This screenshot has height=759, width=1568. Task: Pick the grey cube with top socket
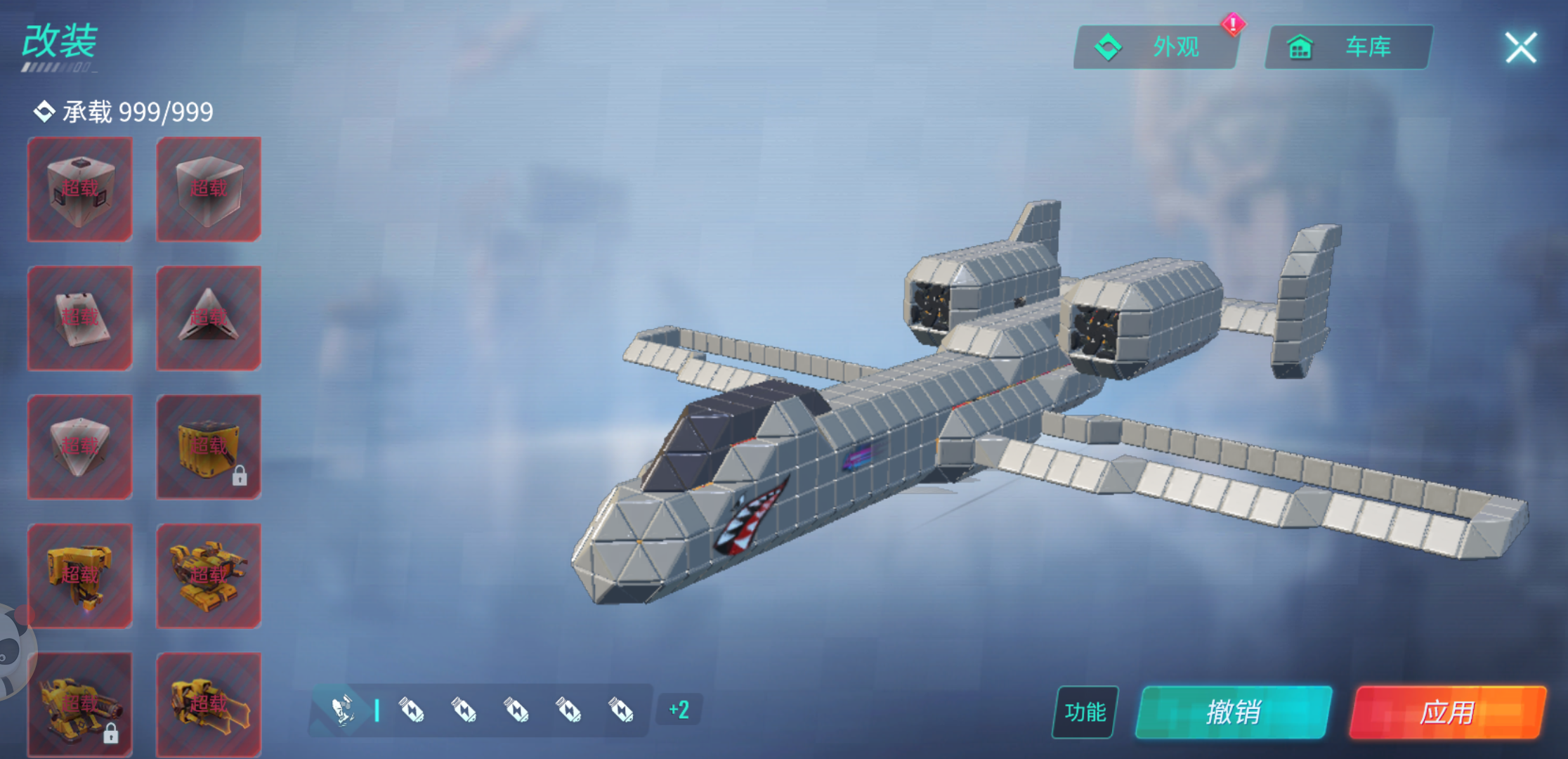80,189
